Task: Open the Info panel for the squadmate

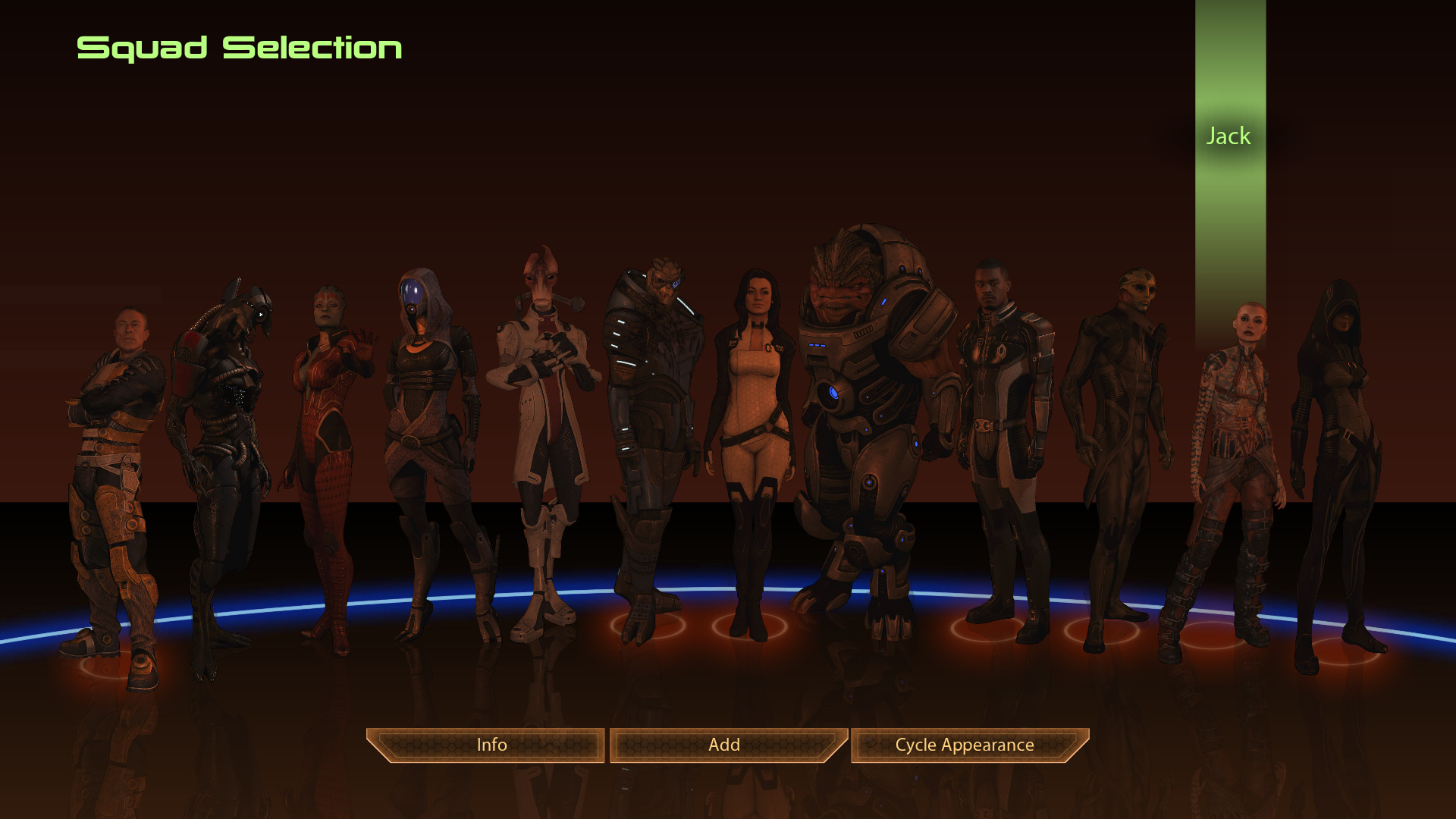Action: pos(491,745)
